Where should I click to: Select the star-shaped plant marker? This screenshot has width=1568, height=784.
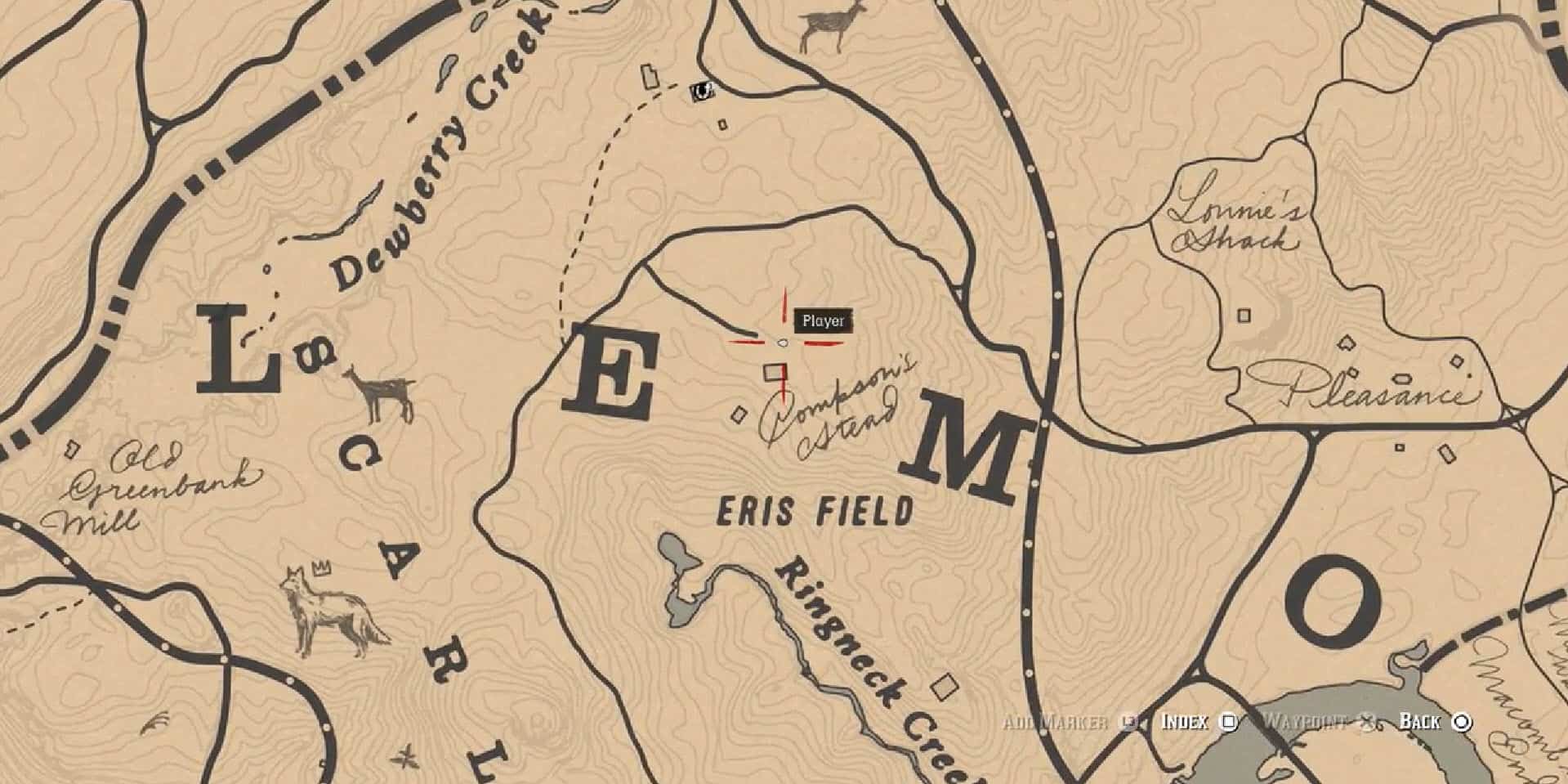[403, 756]
